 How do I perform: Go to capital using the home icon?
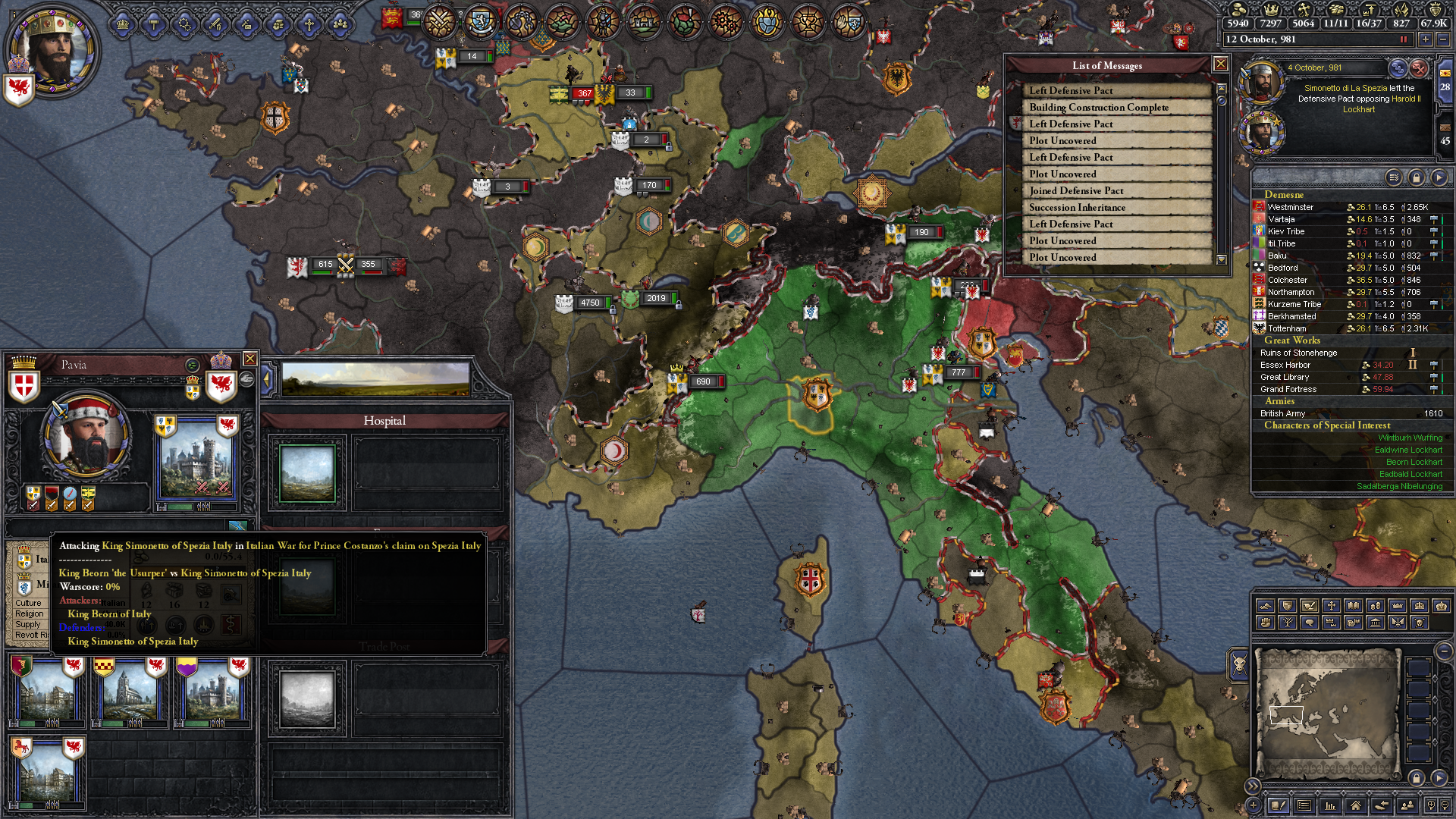pos(1356,805)
